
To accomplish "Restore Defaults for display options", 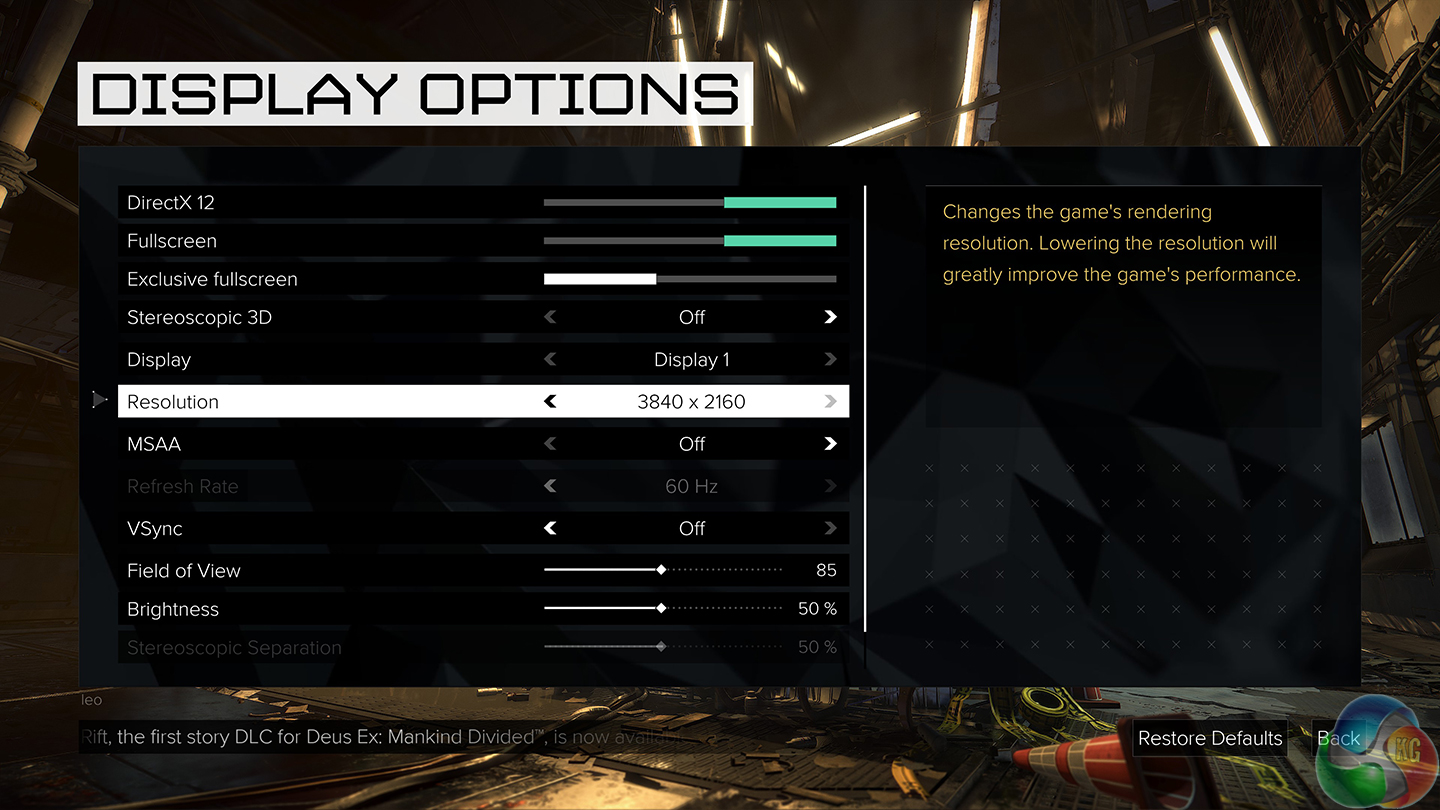I will click(x=1210, y=738).
